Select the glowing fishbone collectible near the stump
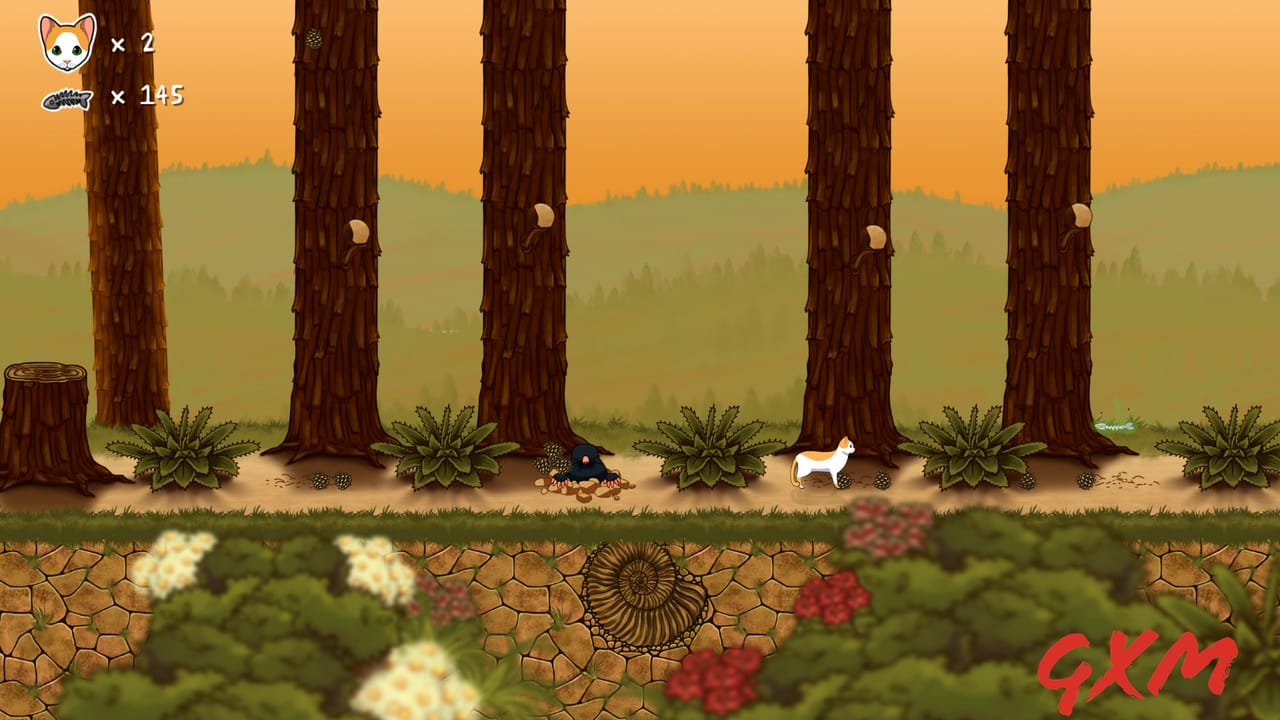 pyautogui.click(x=1115, y=425)
